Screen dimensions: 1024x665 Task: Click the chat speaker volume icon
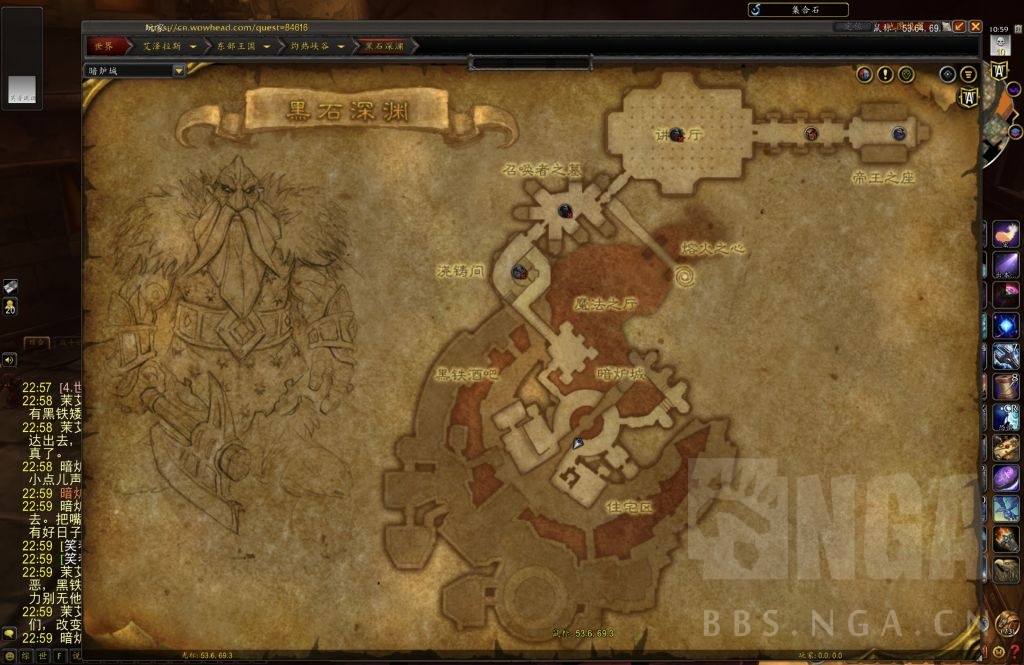click(9, 359)
